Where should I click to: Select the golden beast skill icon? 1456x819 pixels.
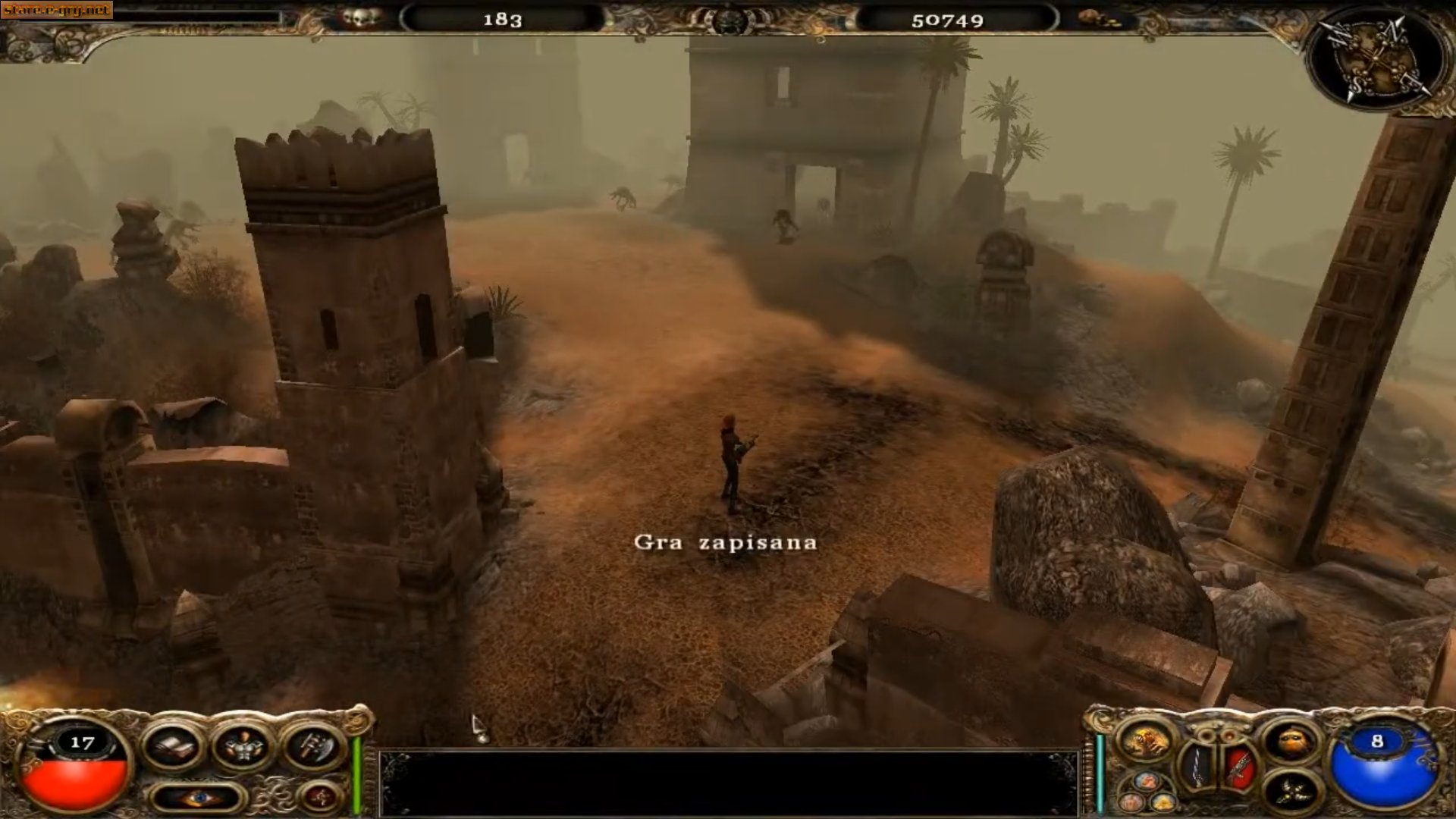[1145, 742]
